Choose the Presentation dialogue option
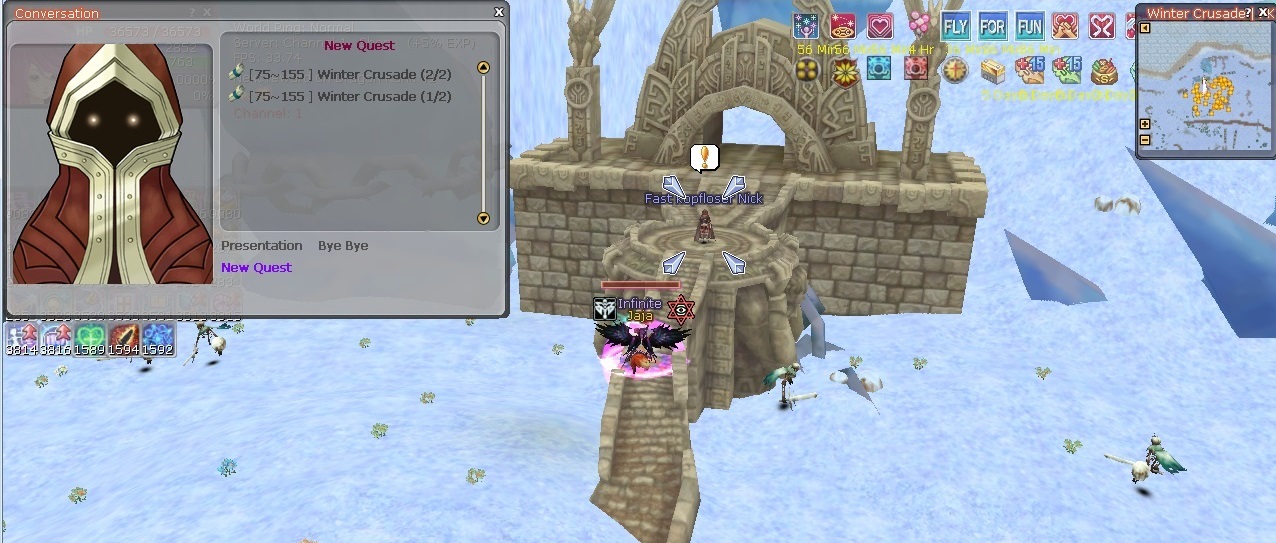Screen dimensions: 1276x543 tap(261, 246)
